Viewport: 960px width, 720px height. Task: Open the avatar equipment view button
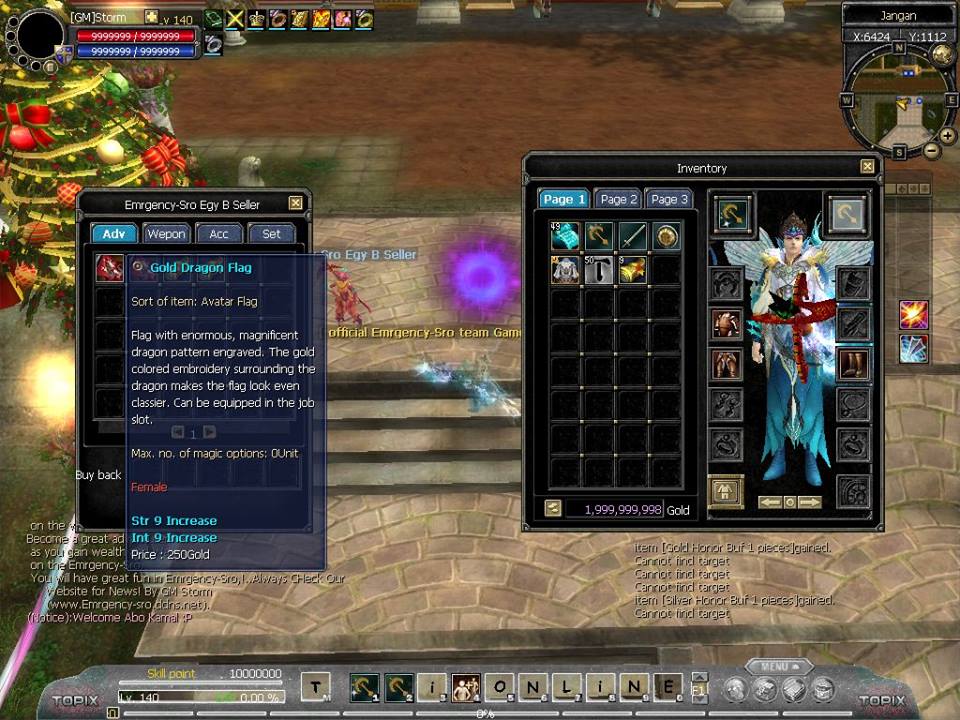(726, 491)
